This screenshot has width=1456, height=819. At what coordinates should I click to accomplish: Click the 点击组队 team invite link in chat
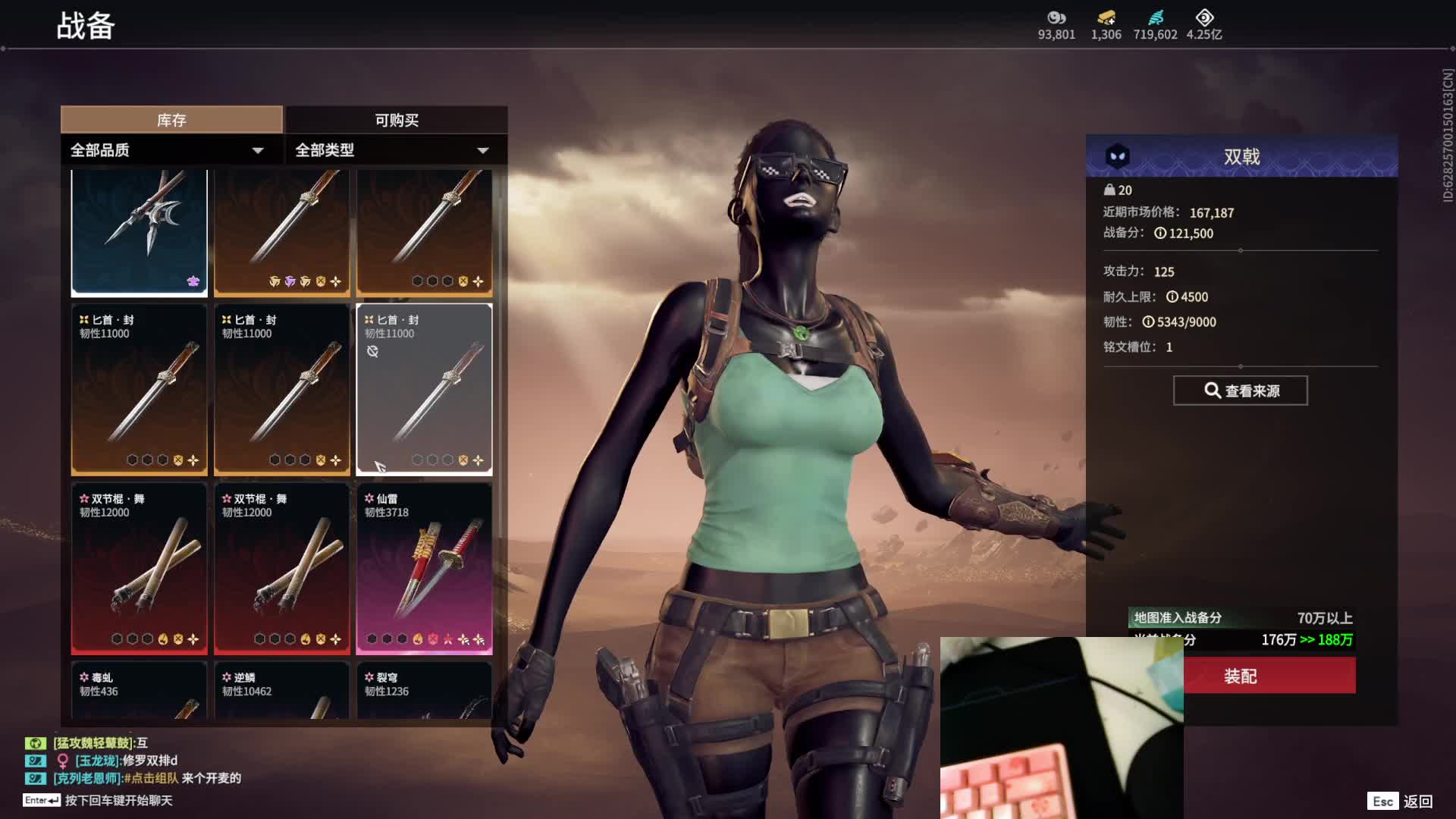pyautogui.click(x=152, y=778)
